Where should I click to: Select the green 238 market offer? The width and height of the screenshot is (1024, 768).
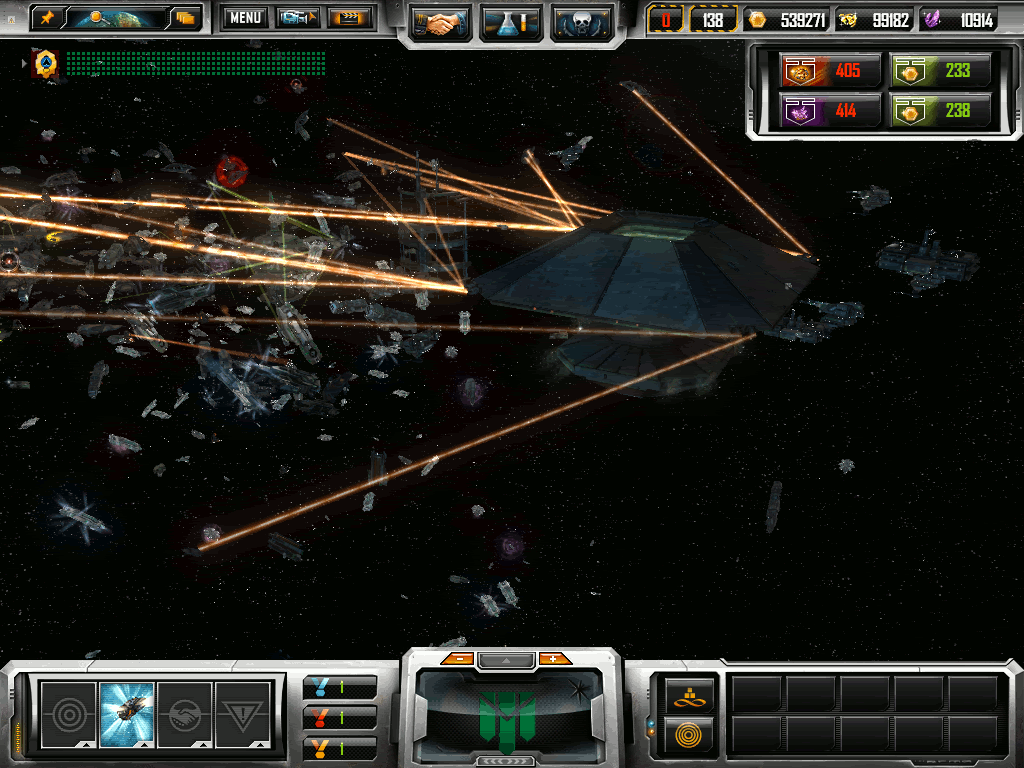pos(941,110)
